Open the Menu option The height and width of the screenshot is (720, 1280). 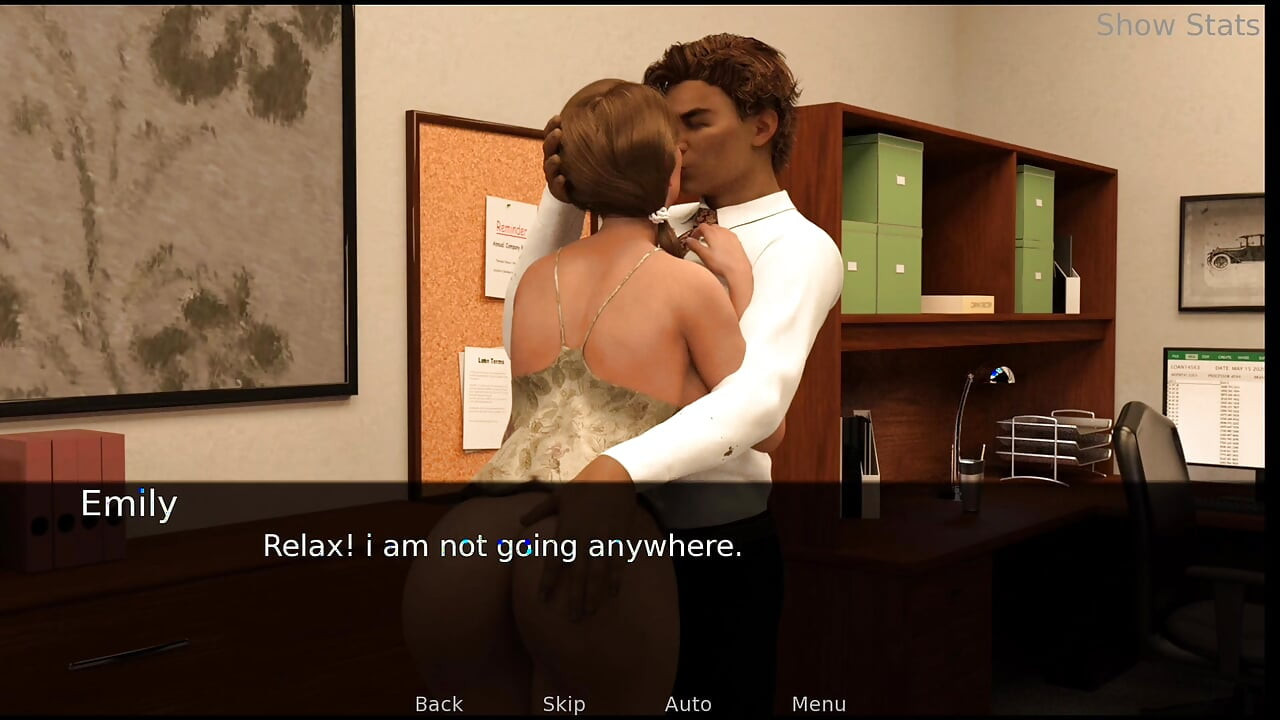(819, 703)
